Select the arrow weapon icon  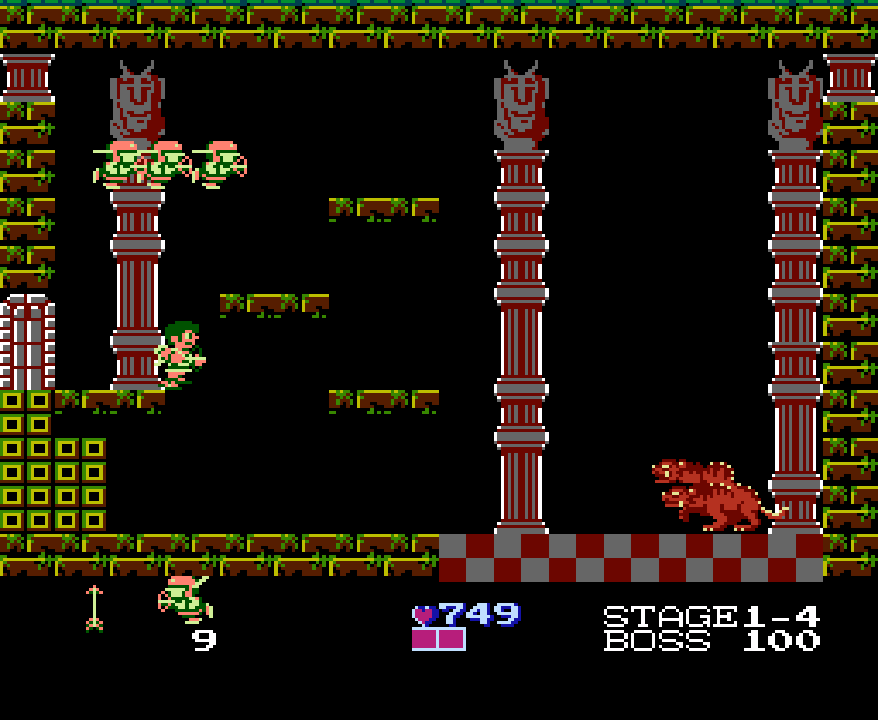coord(94,608)
